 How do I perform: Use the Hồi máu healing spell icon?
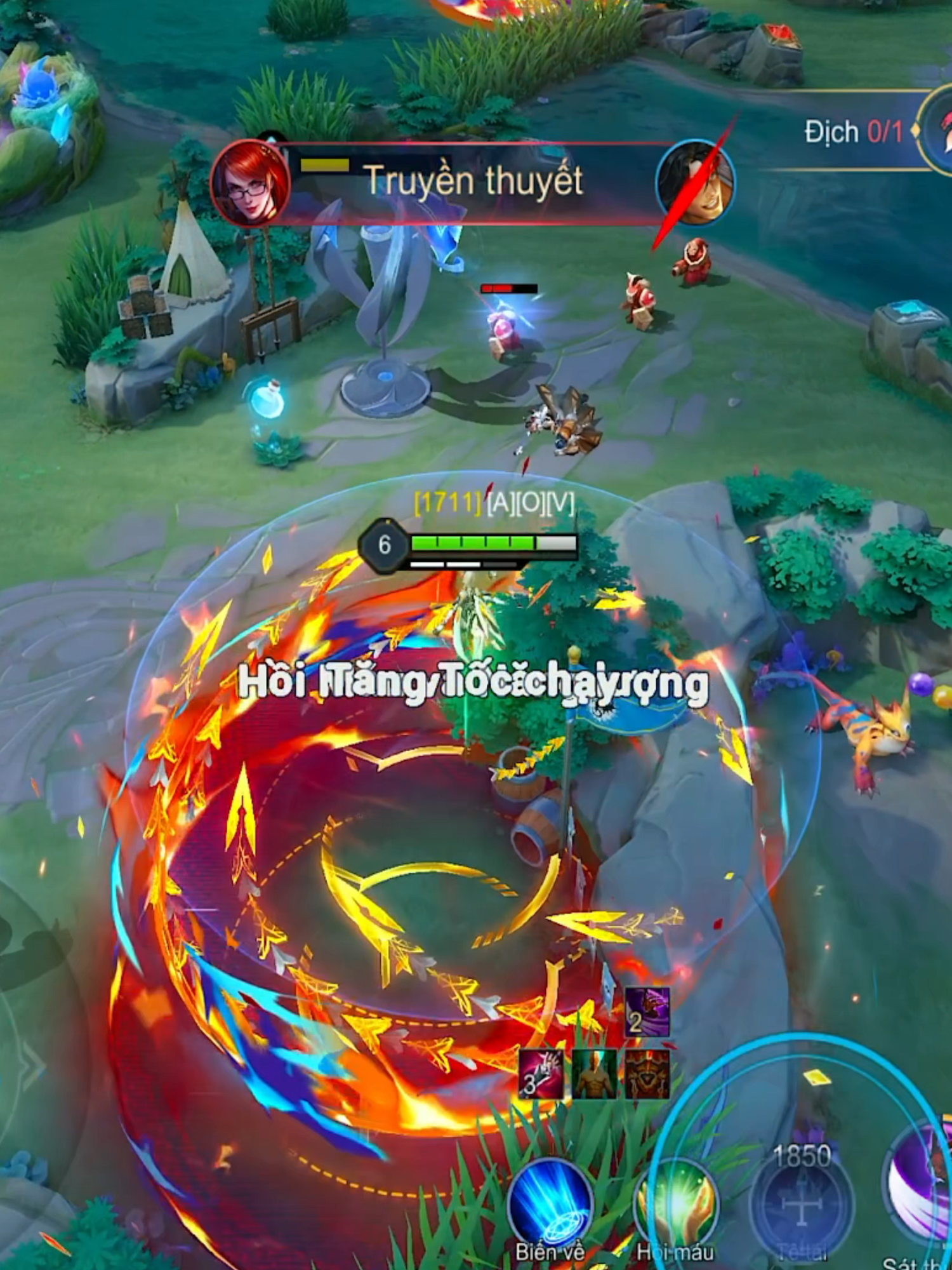(675, 1200)
